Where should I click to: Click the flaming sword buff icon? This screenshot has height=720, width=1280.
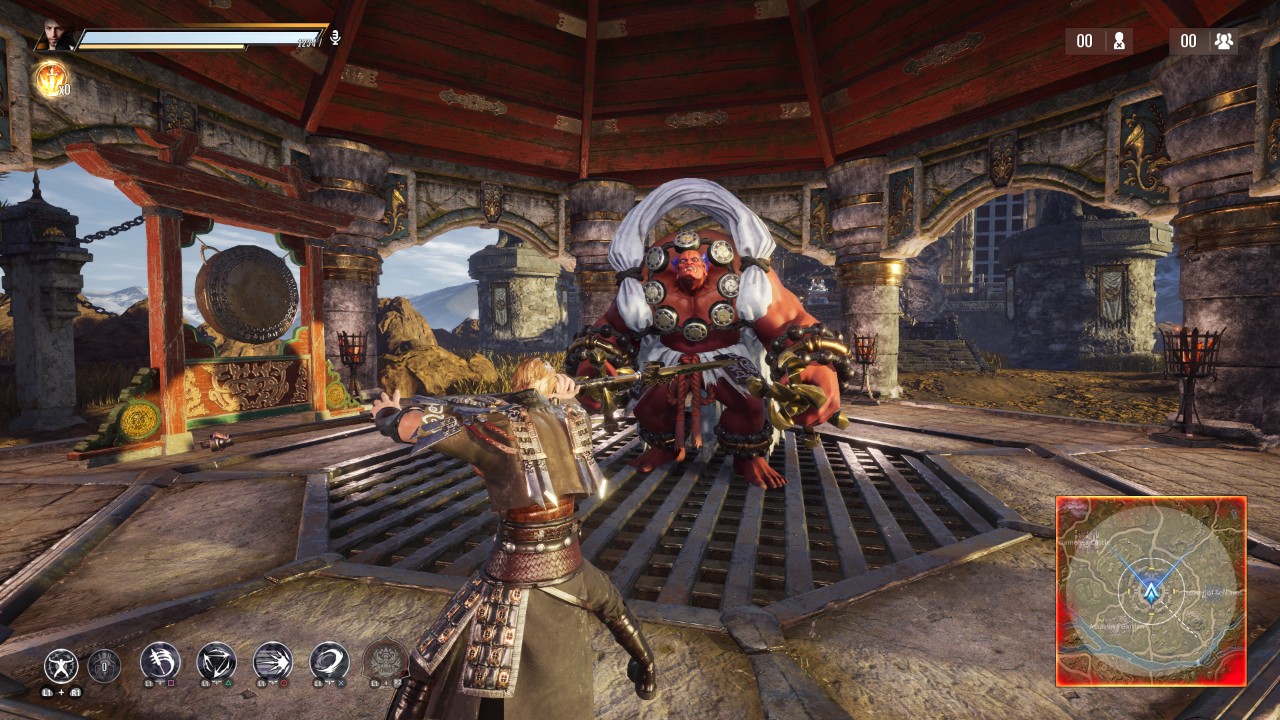pos(51,80)
